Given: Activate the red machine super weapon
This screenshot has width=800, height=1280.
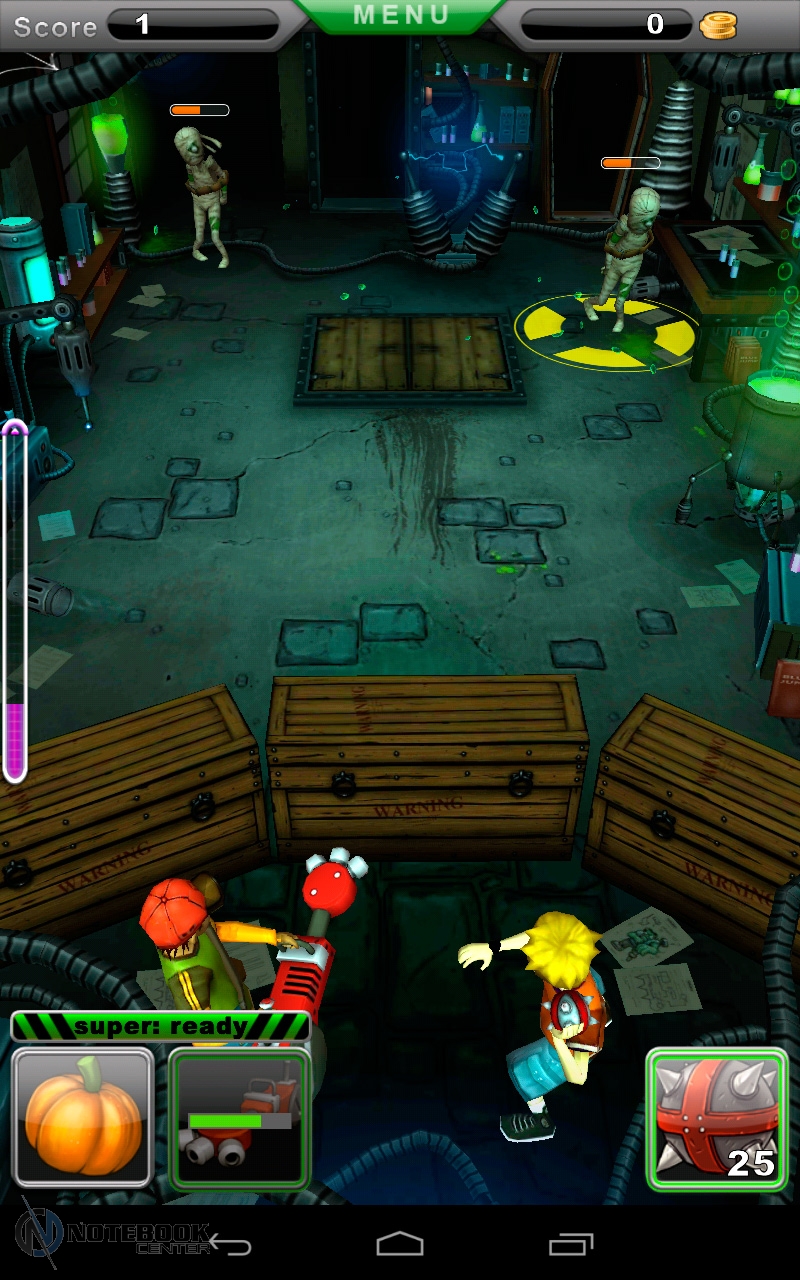Looking at the screenshot, I should [239, 1117].
